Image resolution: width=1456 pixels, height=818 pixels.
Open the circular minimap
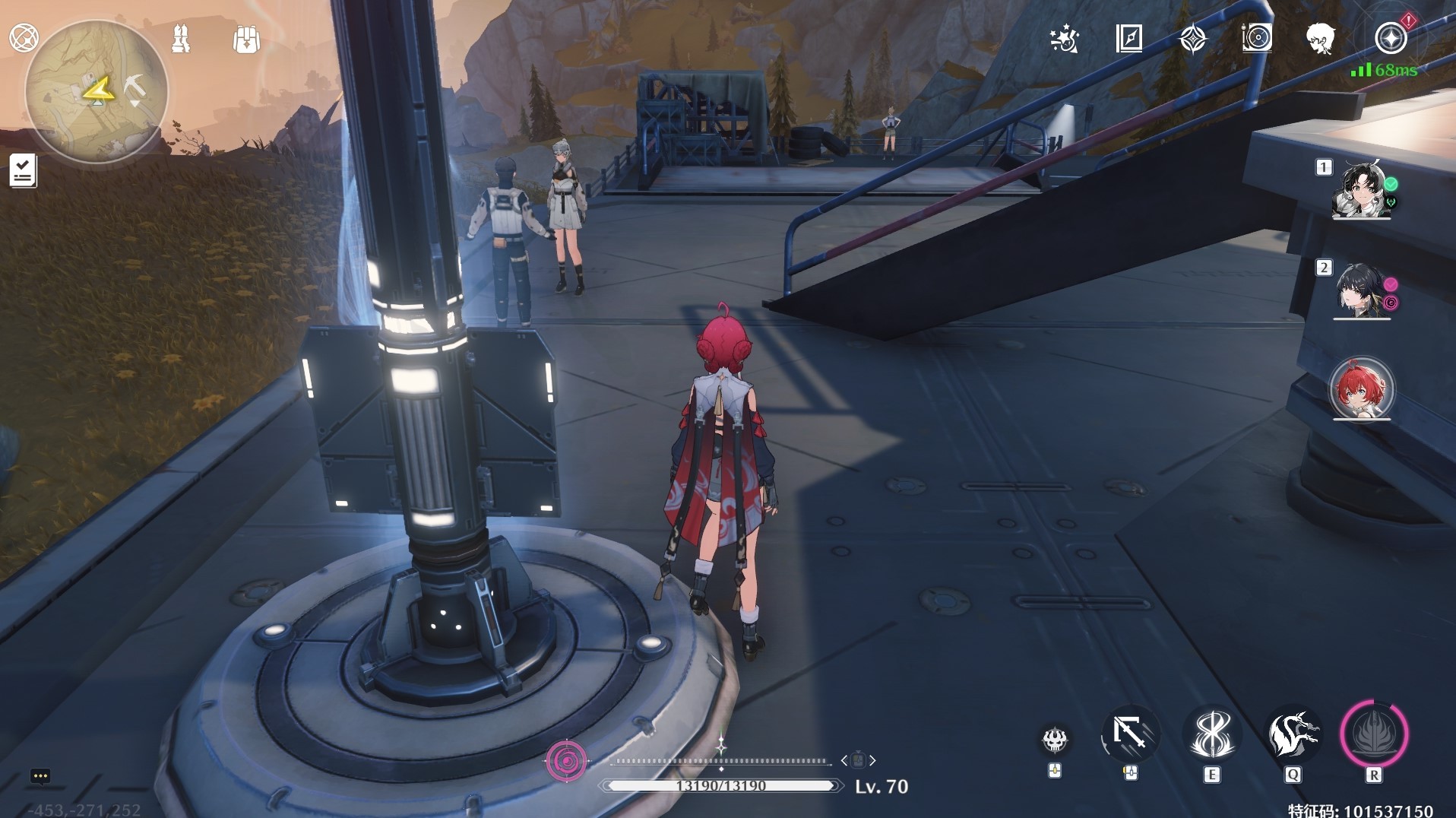click(x=97, y=91)
